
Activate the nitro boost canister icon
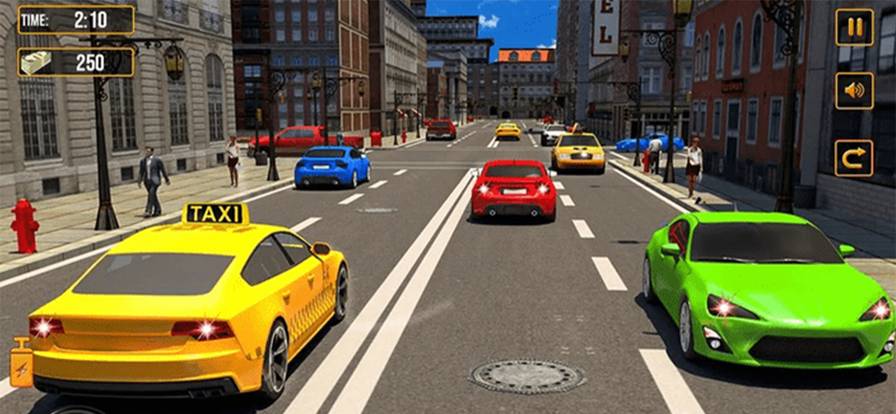(20, 363)
